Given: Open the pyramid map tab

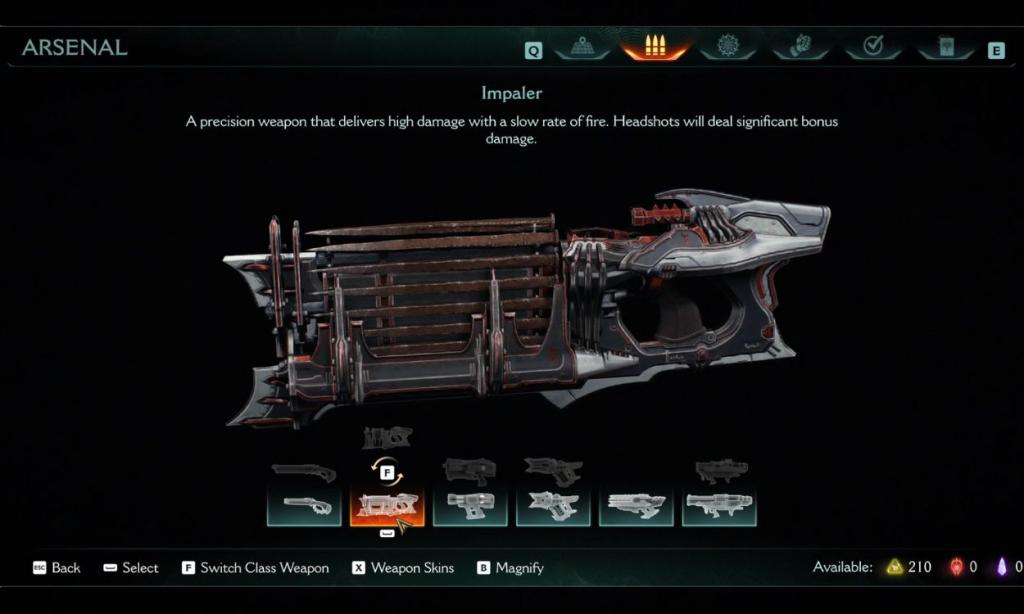Looking at the screenshot, I should tap(583, 47).
